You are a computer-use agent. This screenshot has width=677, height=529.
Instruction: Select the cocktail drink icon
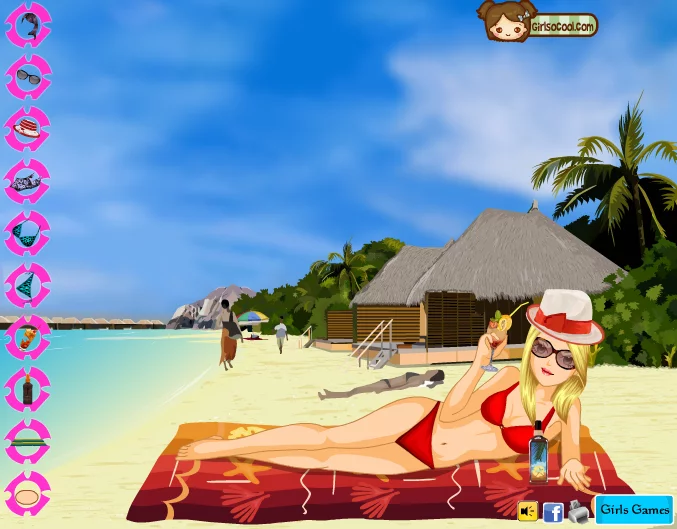pyautogui.click(x=27, y=338)
